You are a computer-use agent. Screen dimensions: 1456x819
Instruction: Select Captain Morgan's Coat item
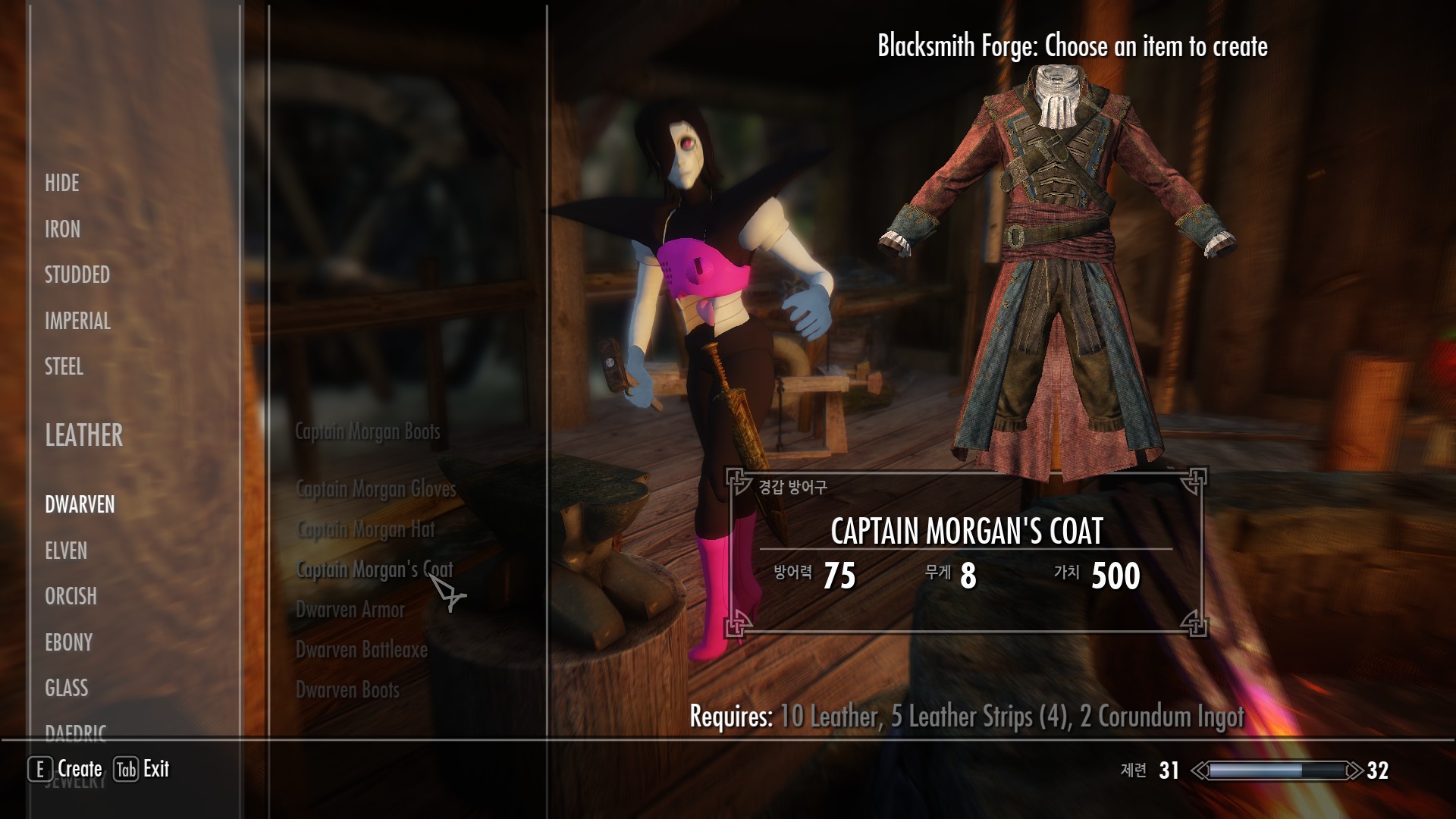[374, 570]
